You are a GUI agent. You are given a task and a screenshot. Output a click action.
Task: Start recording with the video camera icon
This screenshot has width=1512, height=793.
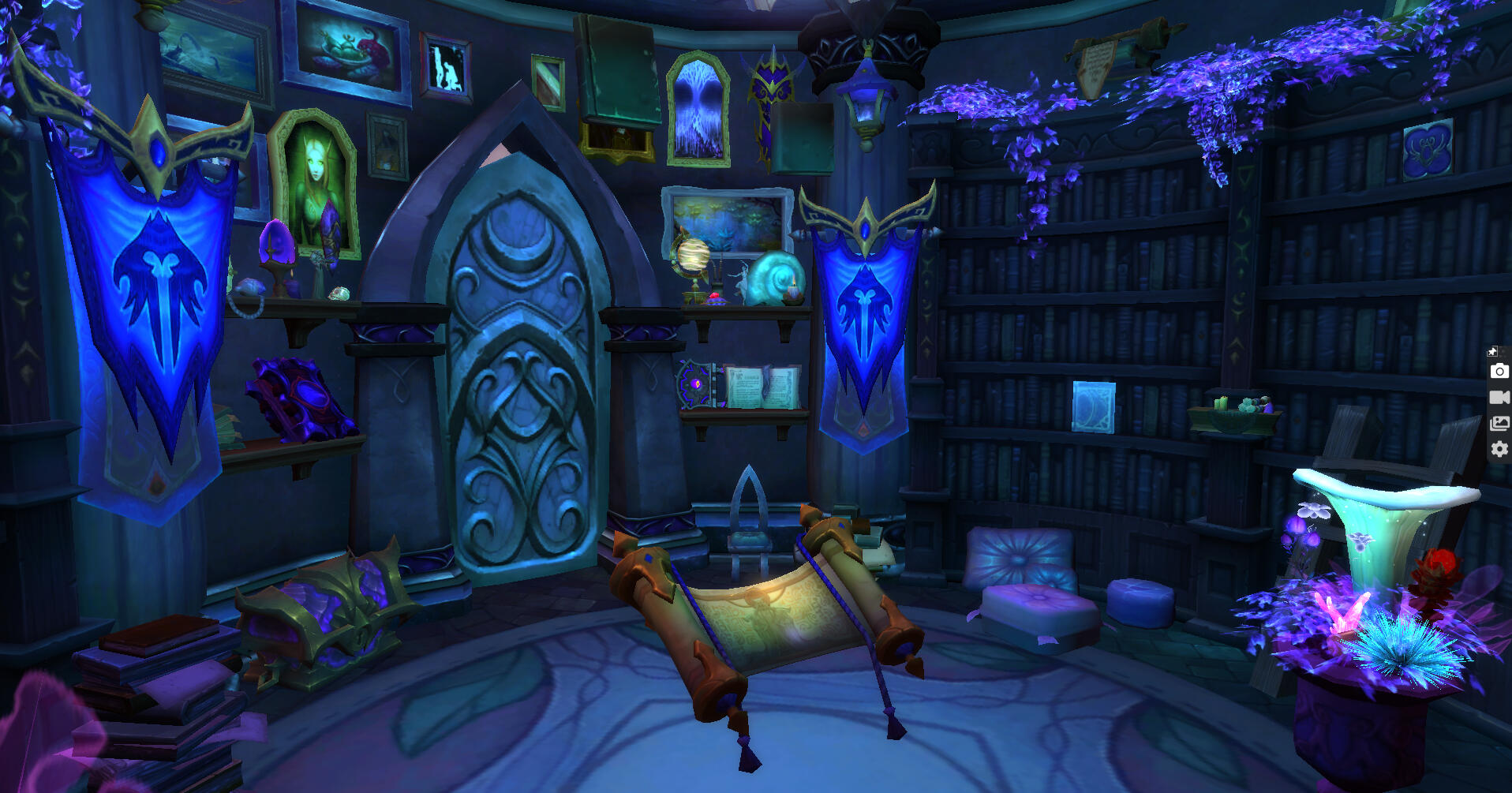tap(1499, 397)
